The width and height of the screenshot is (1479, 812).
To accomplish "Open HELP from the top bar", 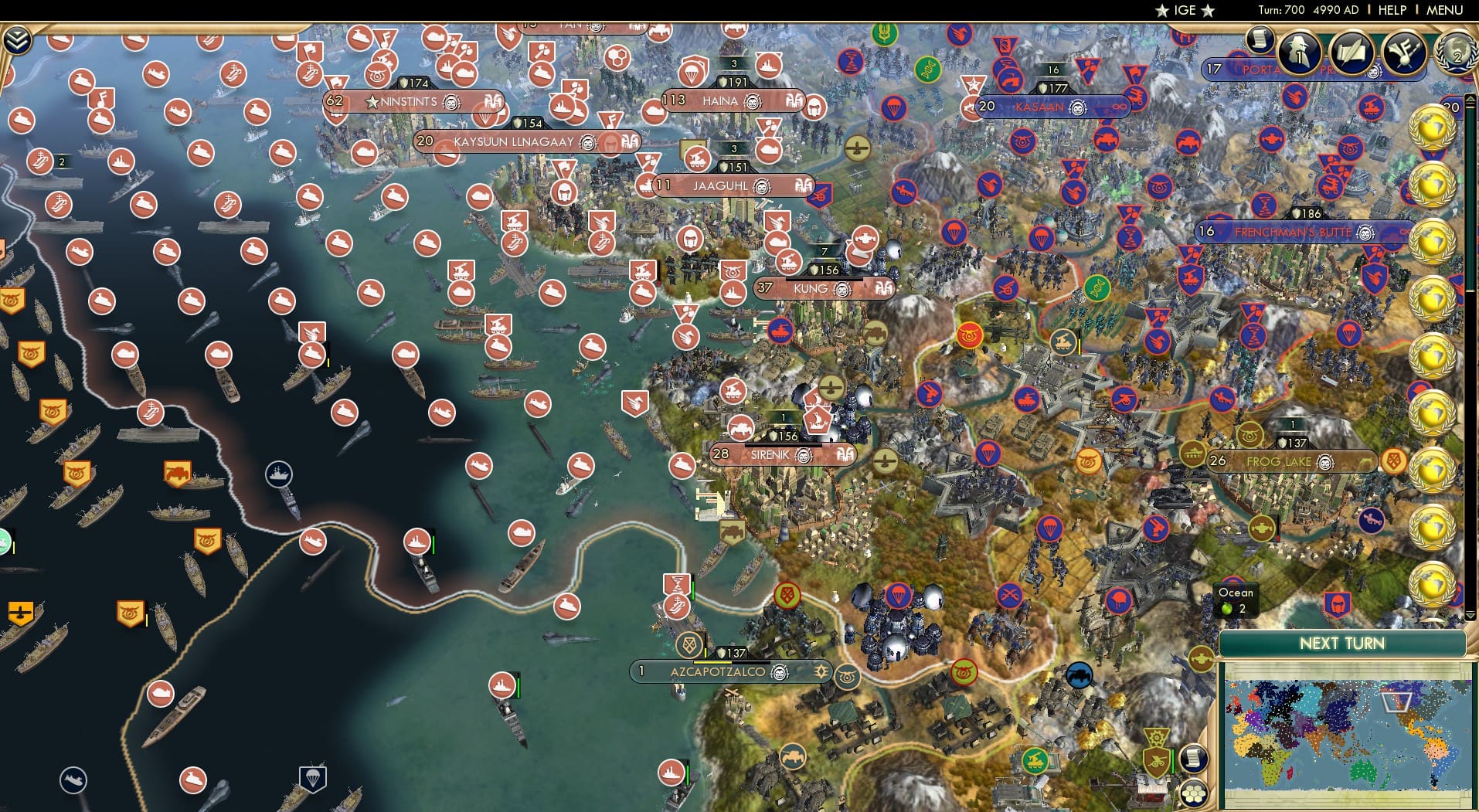I will (1392, 10).
